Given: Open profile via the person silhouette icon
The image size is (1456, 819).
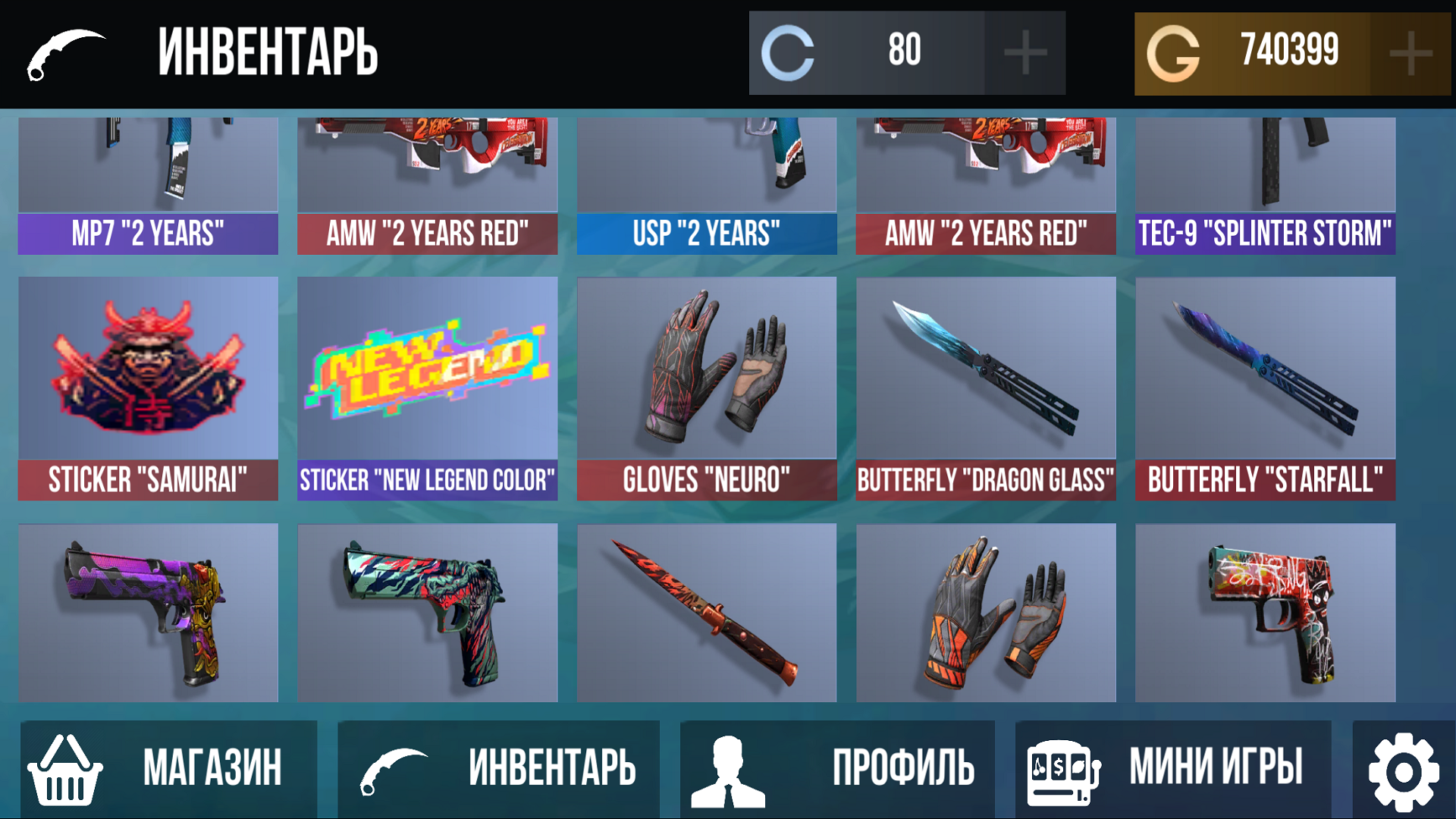Looking at the screenshot, I should 730,766.
